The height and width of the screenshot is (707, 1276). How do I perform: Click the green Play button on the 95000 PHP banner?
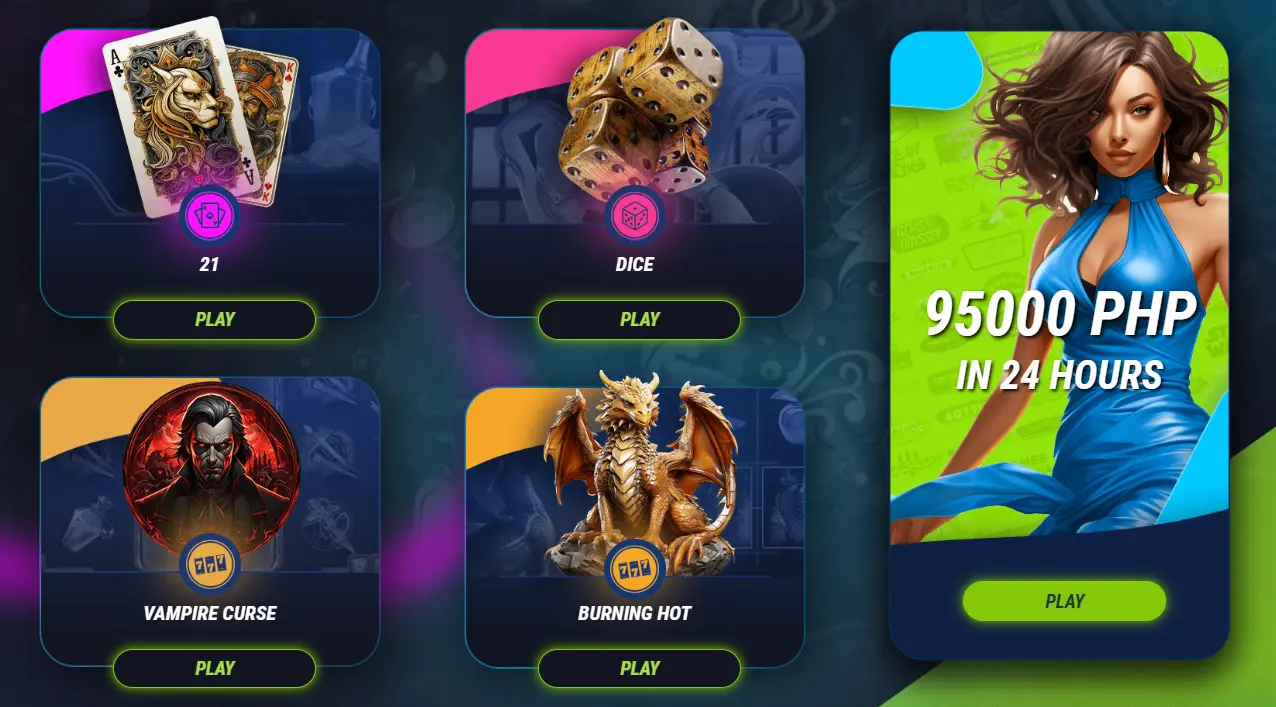click(x=1064, y=601)
